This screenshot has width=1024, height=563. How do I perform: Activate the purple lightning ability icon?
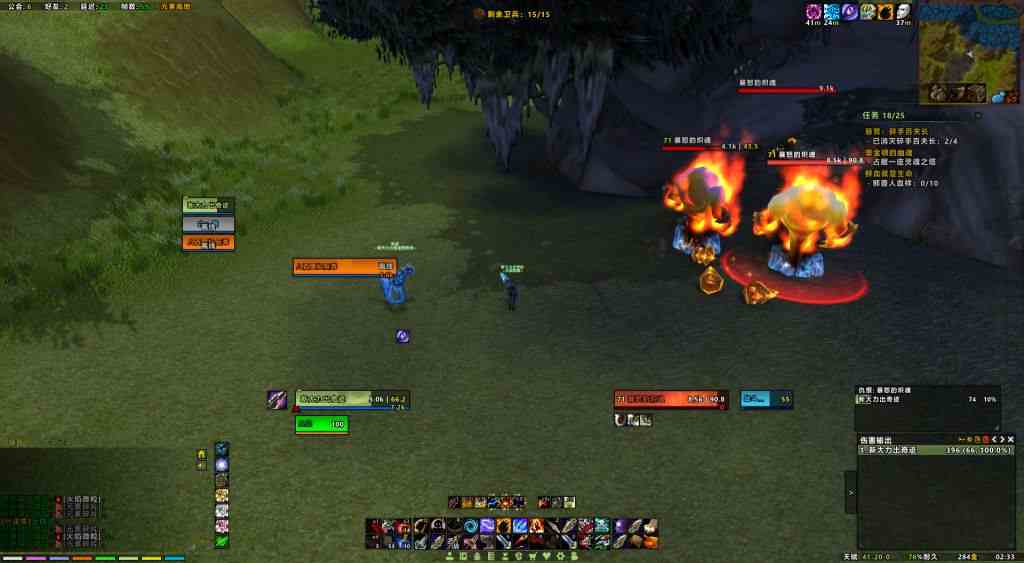click(x=487, y=526)
